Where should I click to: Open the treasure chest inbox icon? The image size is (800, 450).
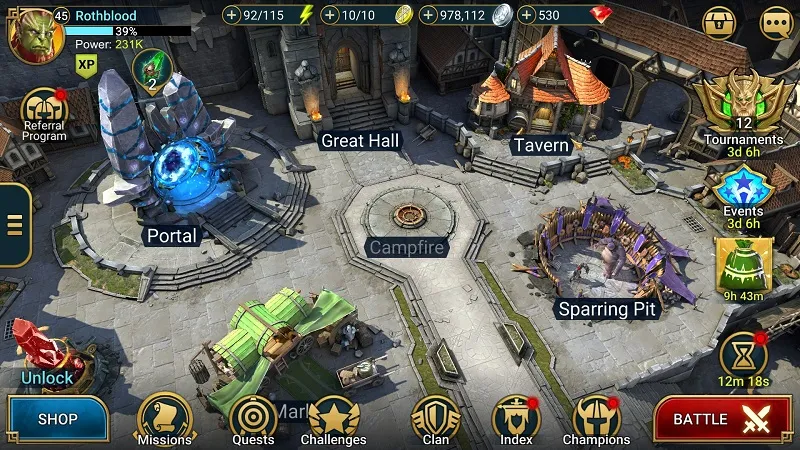click(x=719, y=21)
